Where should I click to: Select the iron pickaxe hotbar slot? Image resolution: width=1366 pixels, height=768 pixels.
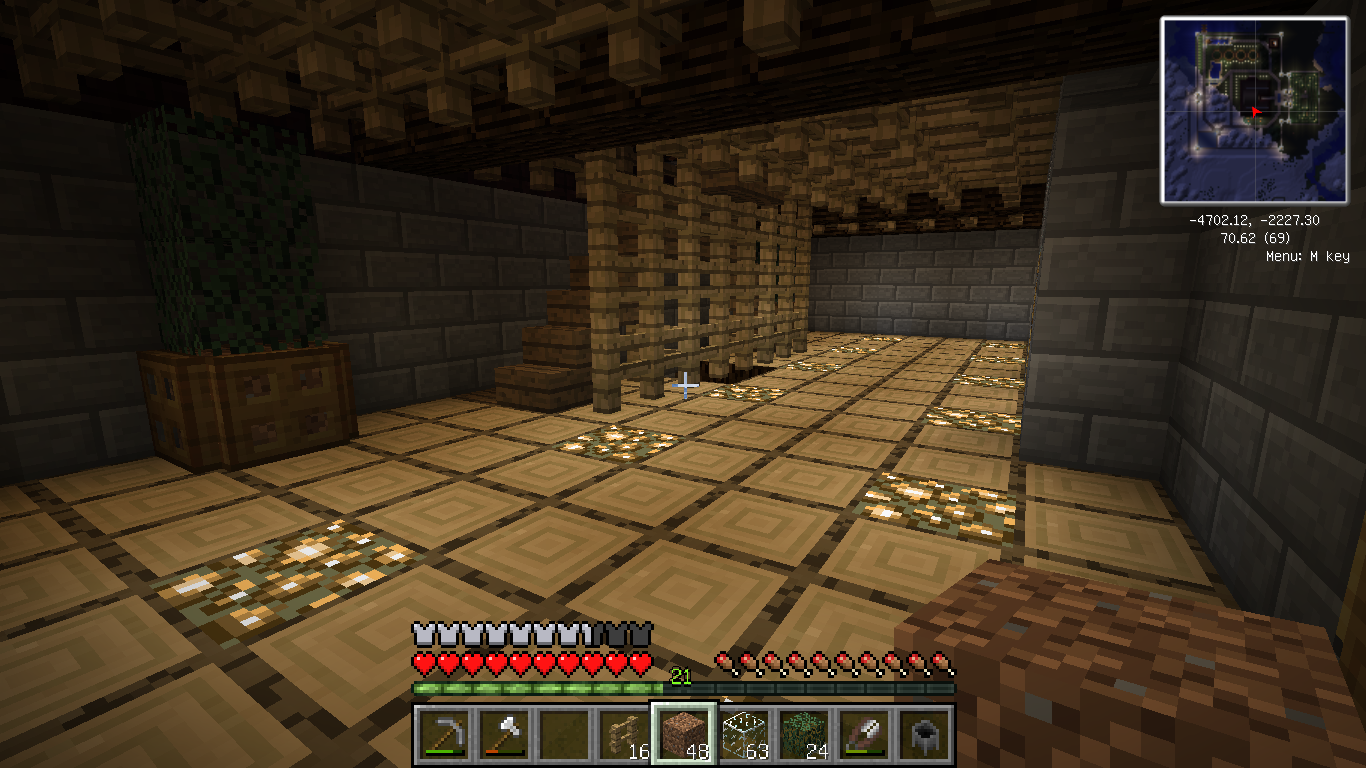[444, 735]
